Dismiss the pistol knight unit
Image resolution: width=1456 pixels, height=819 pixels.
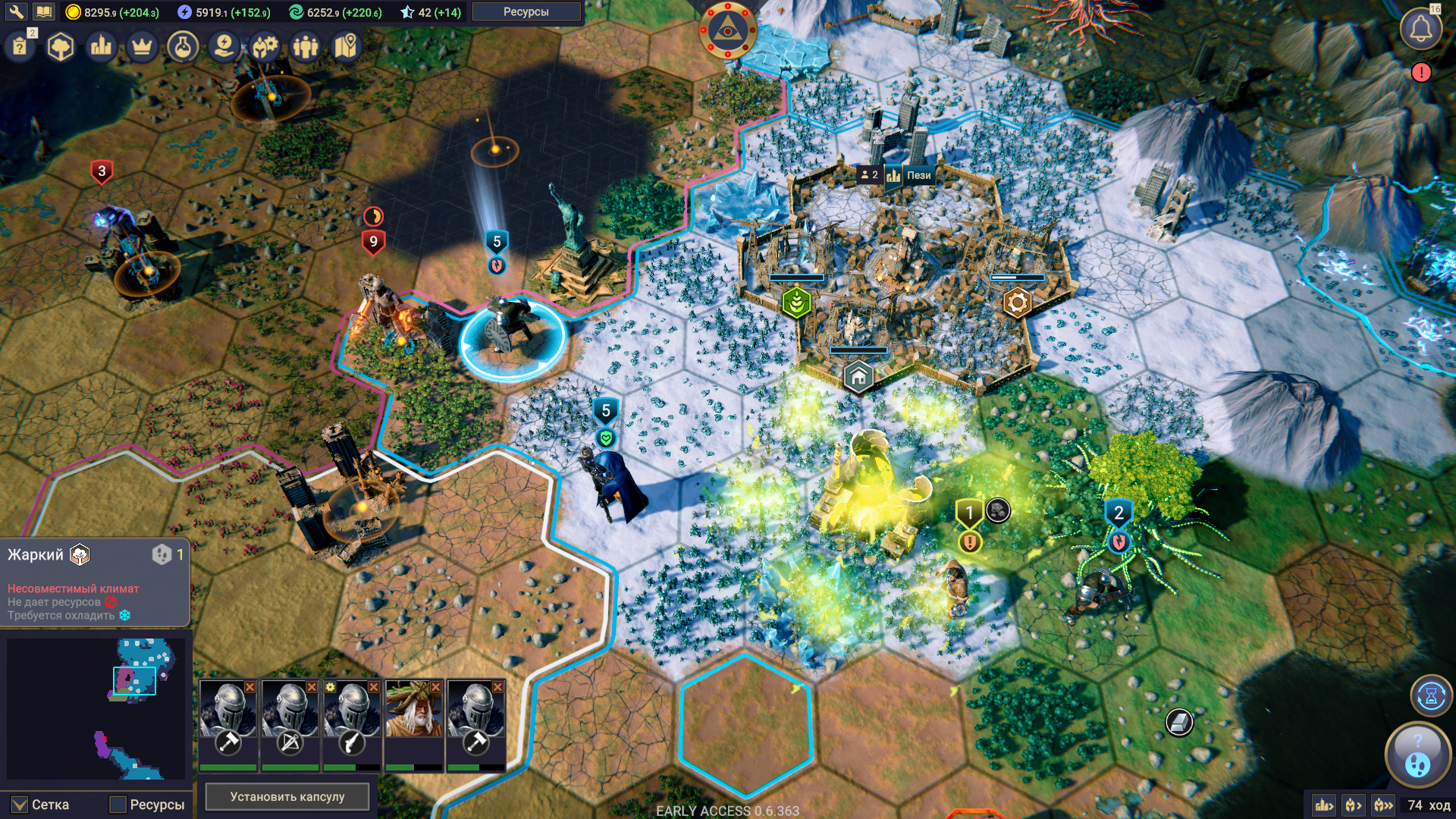click(373, 686)
